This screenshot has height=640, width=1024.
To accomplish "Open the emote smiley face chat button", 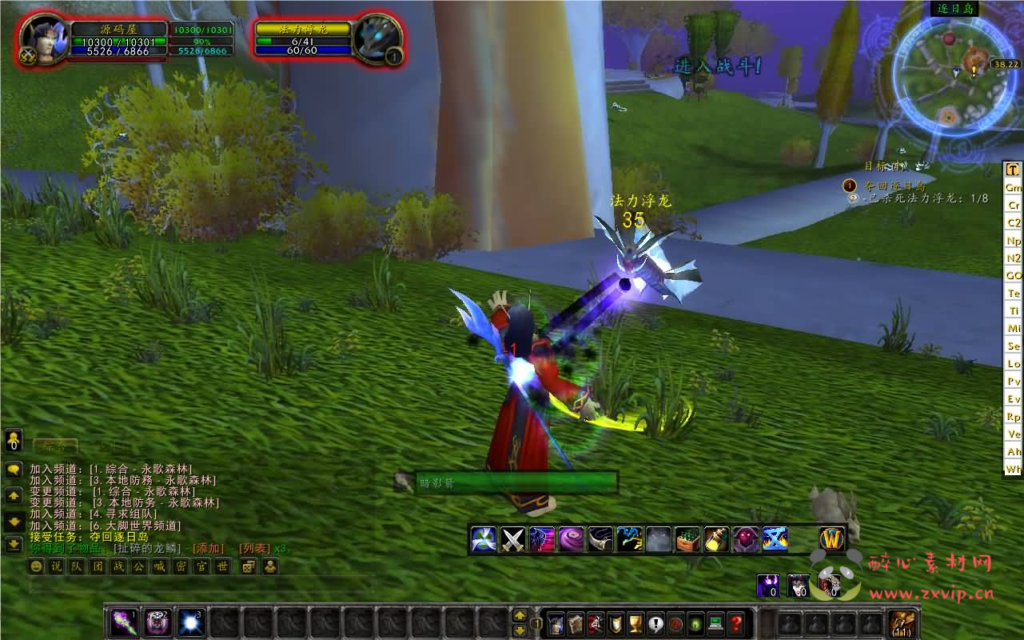I will pos(37,567).
